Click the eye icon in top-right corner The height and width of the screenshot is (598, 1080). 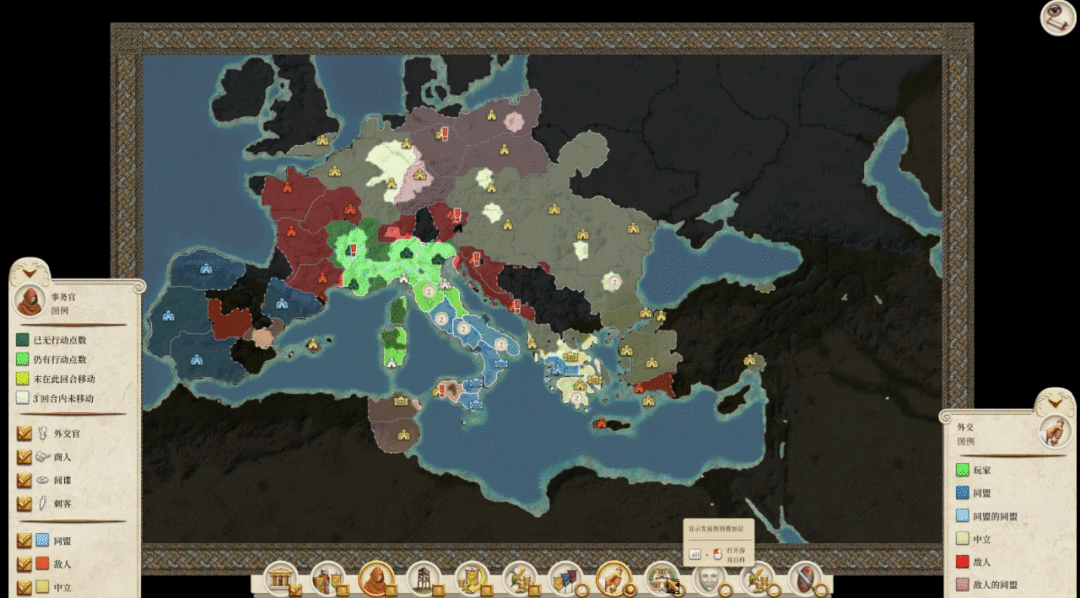[x=1057, y=17]
